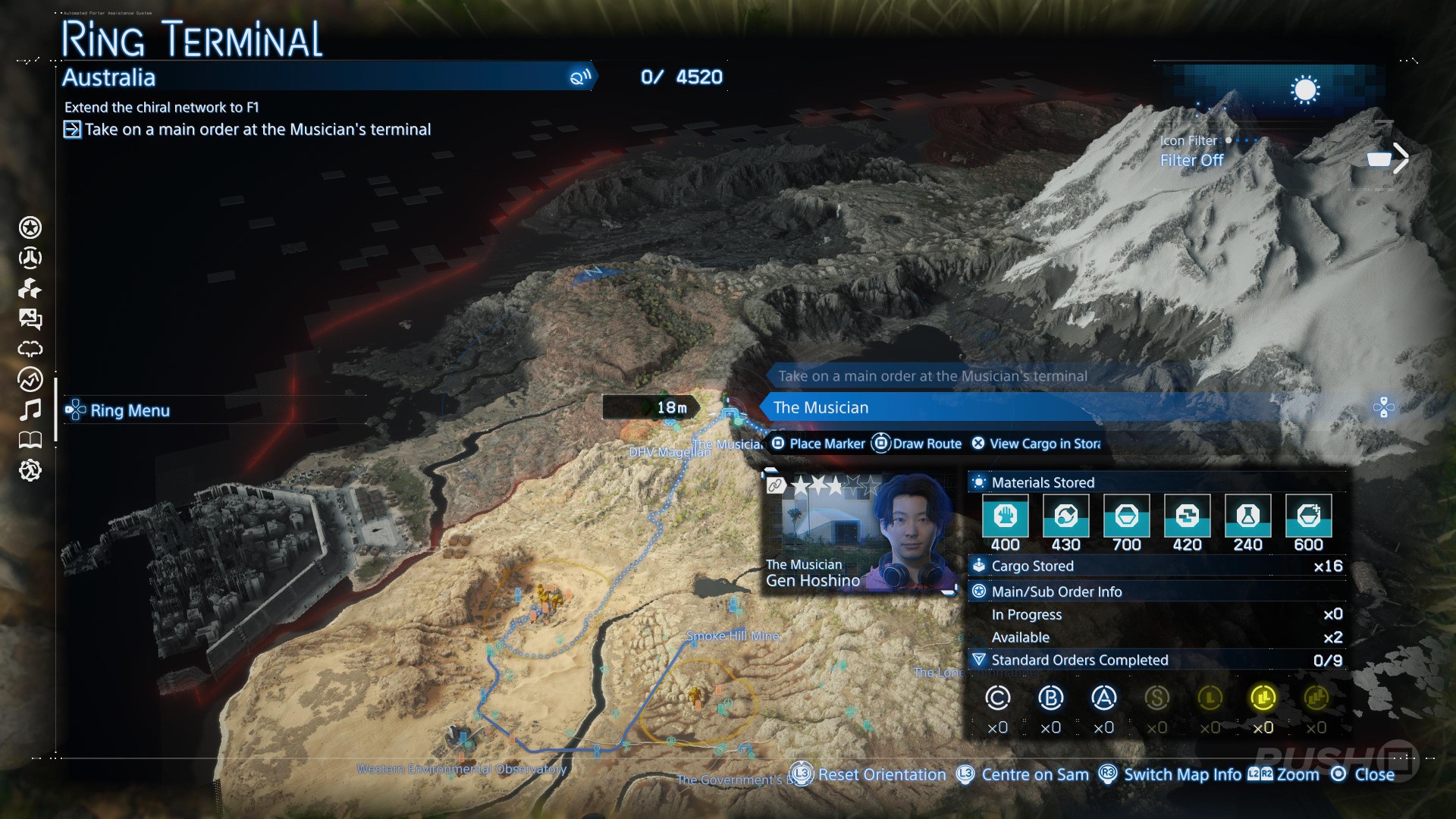Image resolution: width=1456 pixels, height=819 pixels.
Task: Open the graph chart icon in sidebar
Action: click(30, 379)
